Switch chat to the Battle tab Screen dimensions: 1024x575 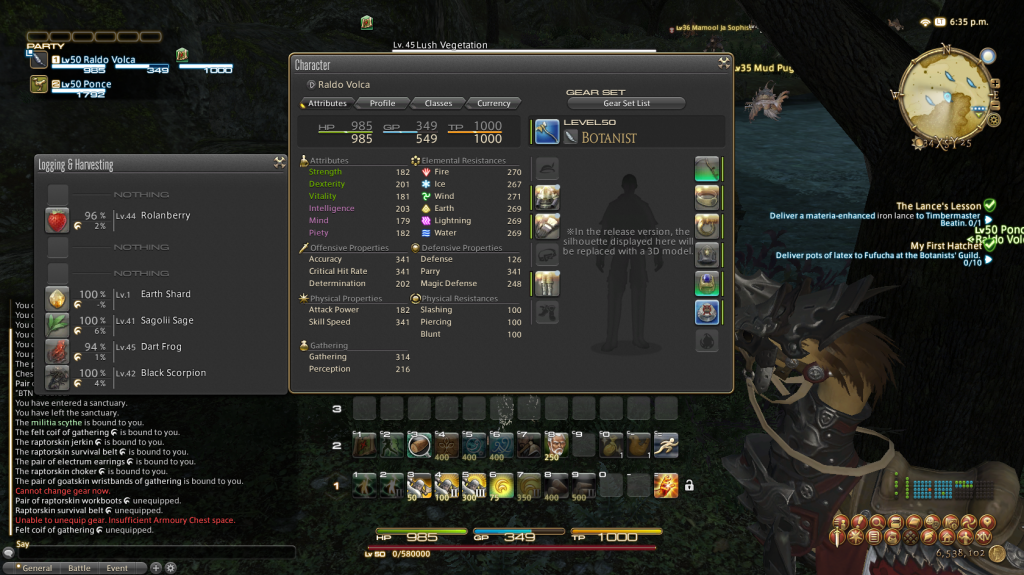point(78,568)
